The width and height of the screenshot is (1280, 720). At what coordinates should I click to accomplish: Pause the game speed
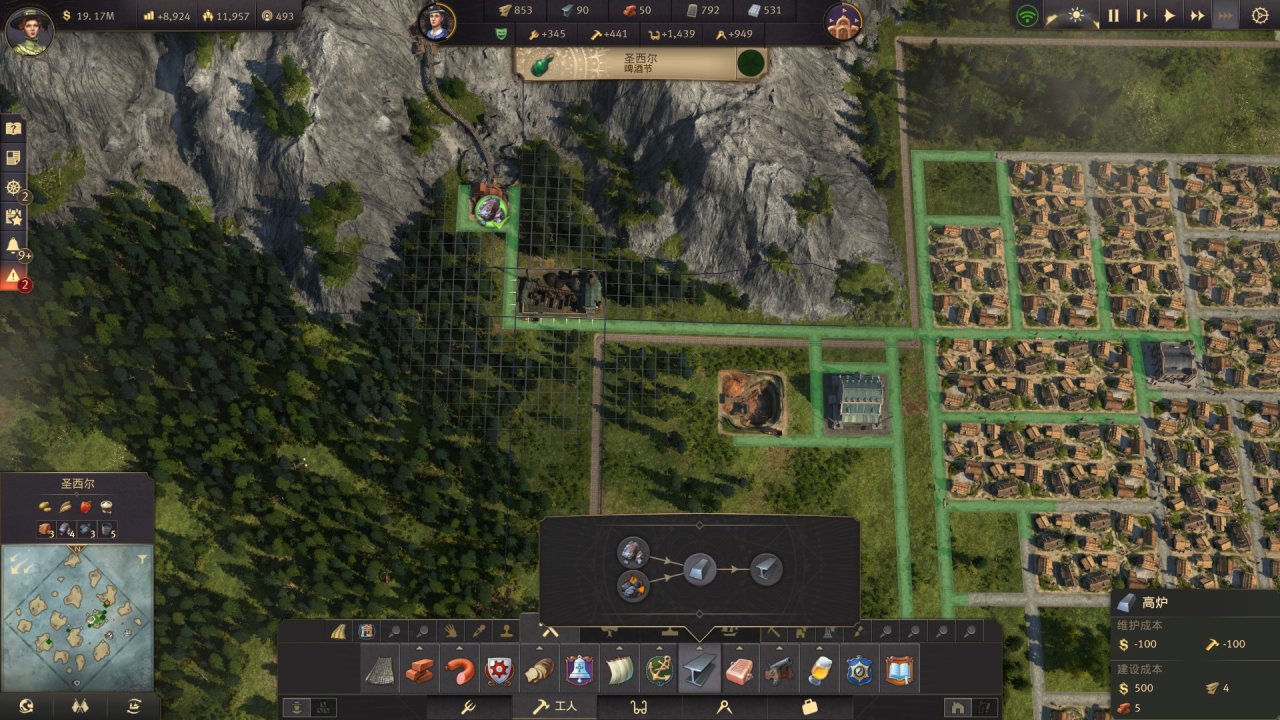click(x=1113, y=15)
